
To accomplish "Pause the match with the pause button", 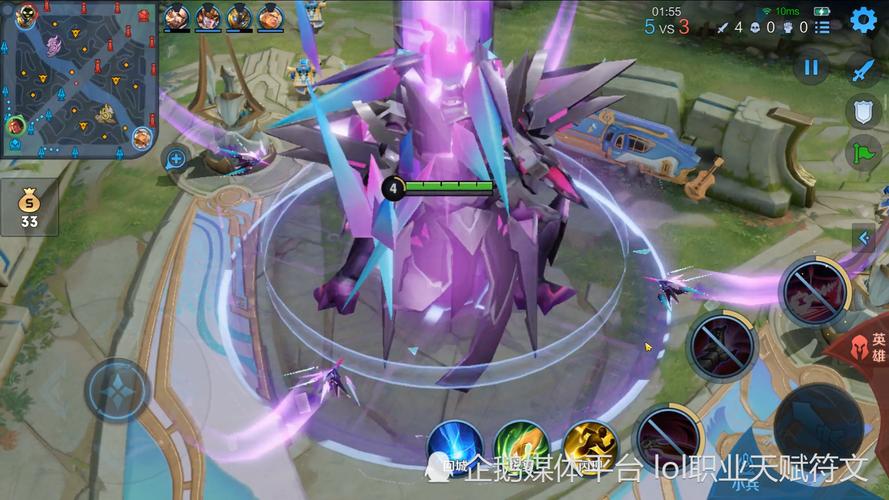I will 811,68.
